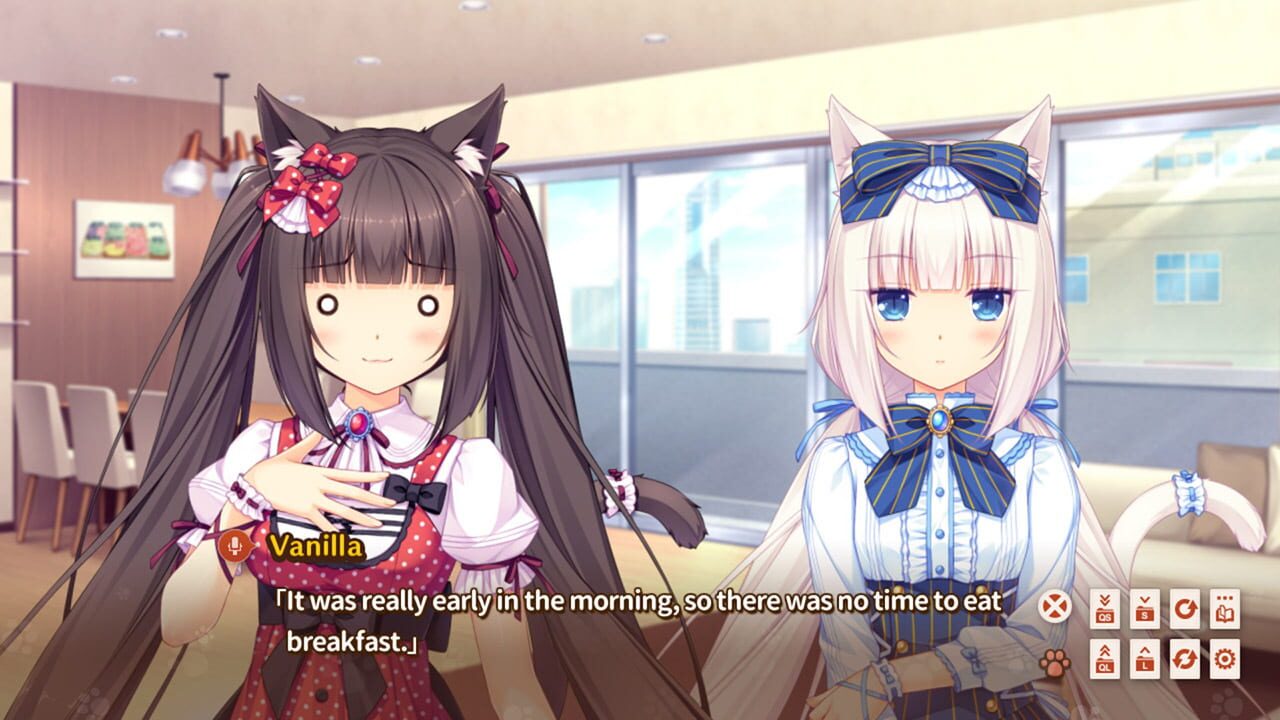Image resolution: width=1280 pixels, height=720 pixels.
Task: Open settings via the gear icon
Action: click(1226, 657)
